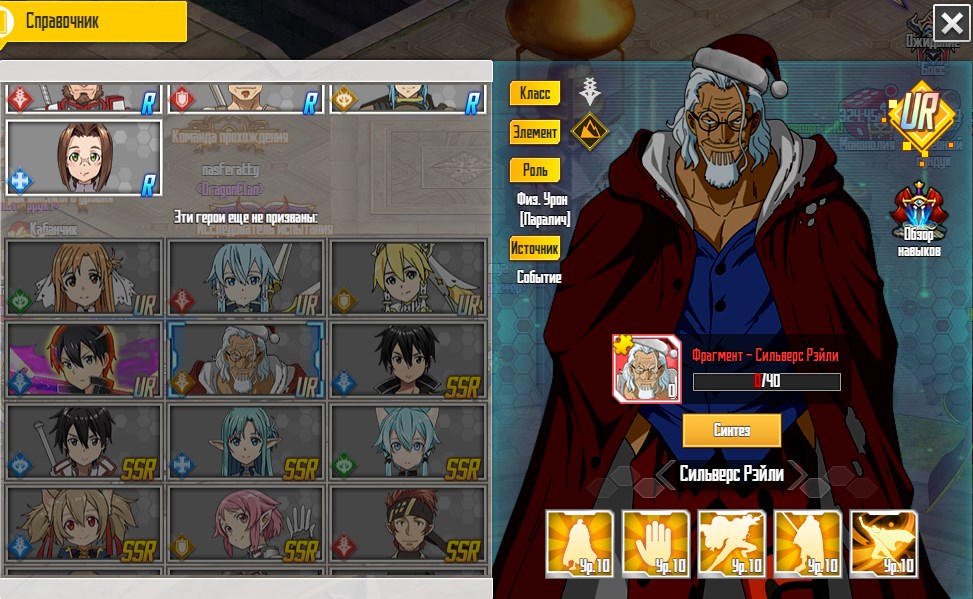
Task: Click the Синтез synthesis button
Action: pos(731,430)
